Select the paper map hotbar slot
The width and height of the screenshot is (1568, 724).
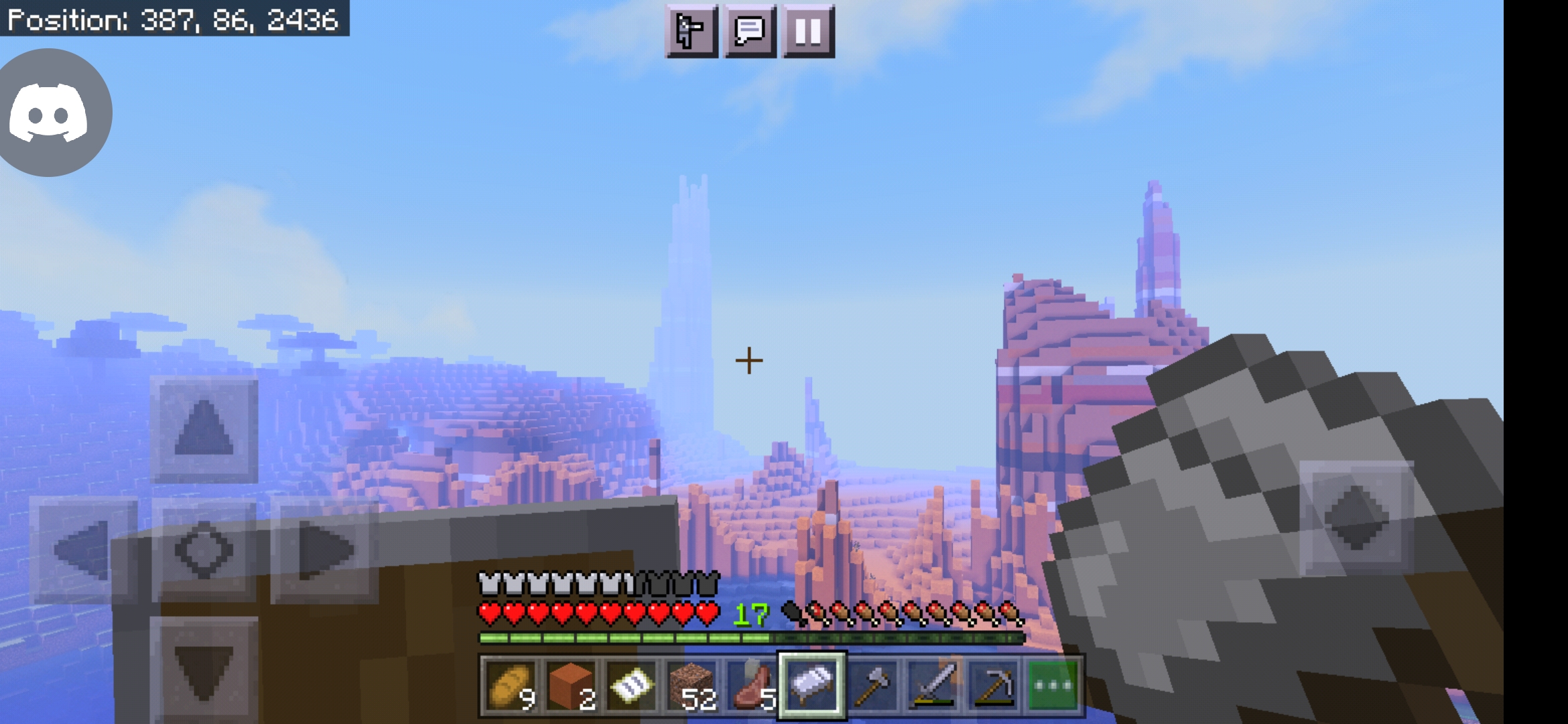630,686
